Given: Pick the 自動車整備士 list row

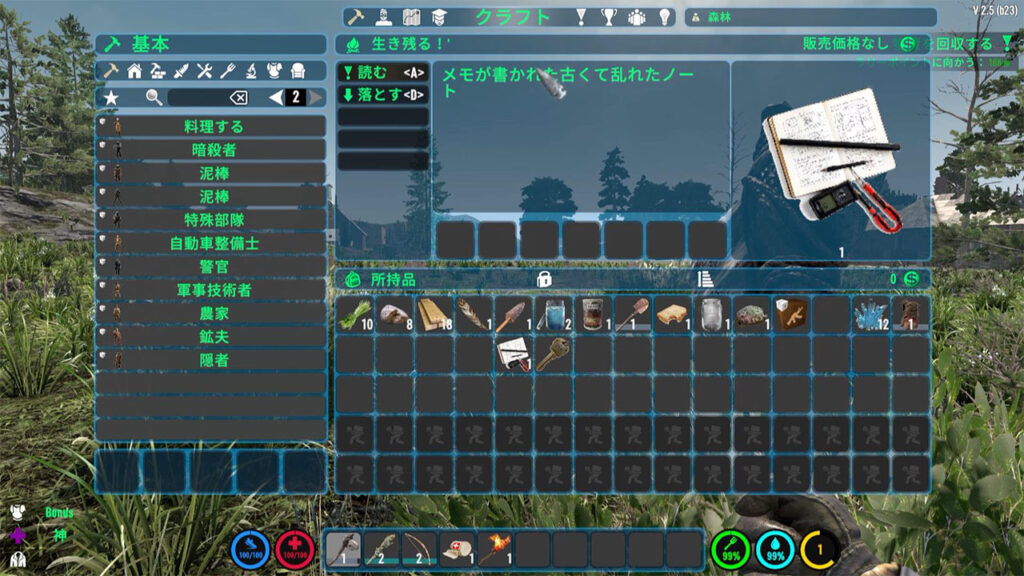Looking at the screenshot, I should (211, 243).
